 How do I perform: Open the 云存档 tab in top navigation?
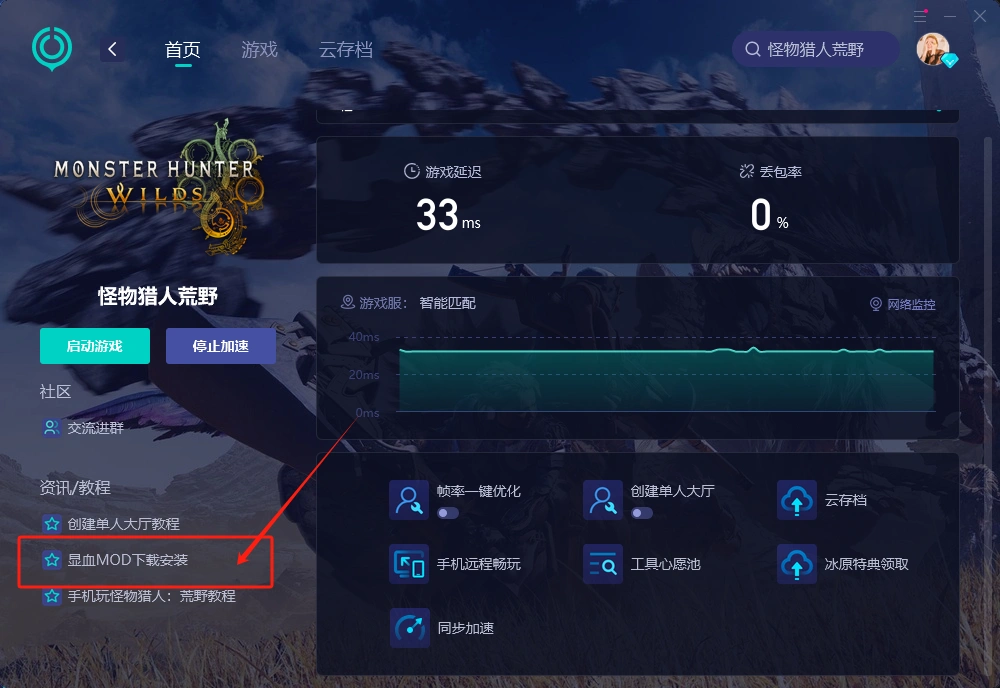pyautogui.click(x=345, y=50)
